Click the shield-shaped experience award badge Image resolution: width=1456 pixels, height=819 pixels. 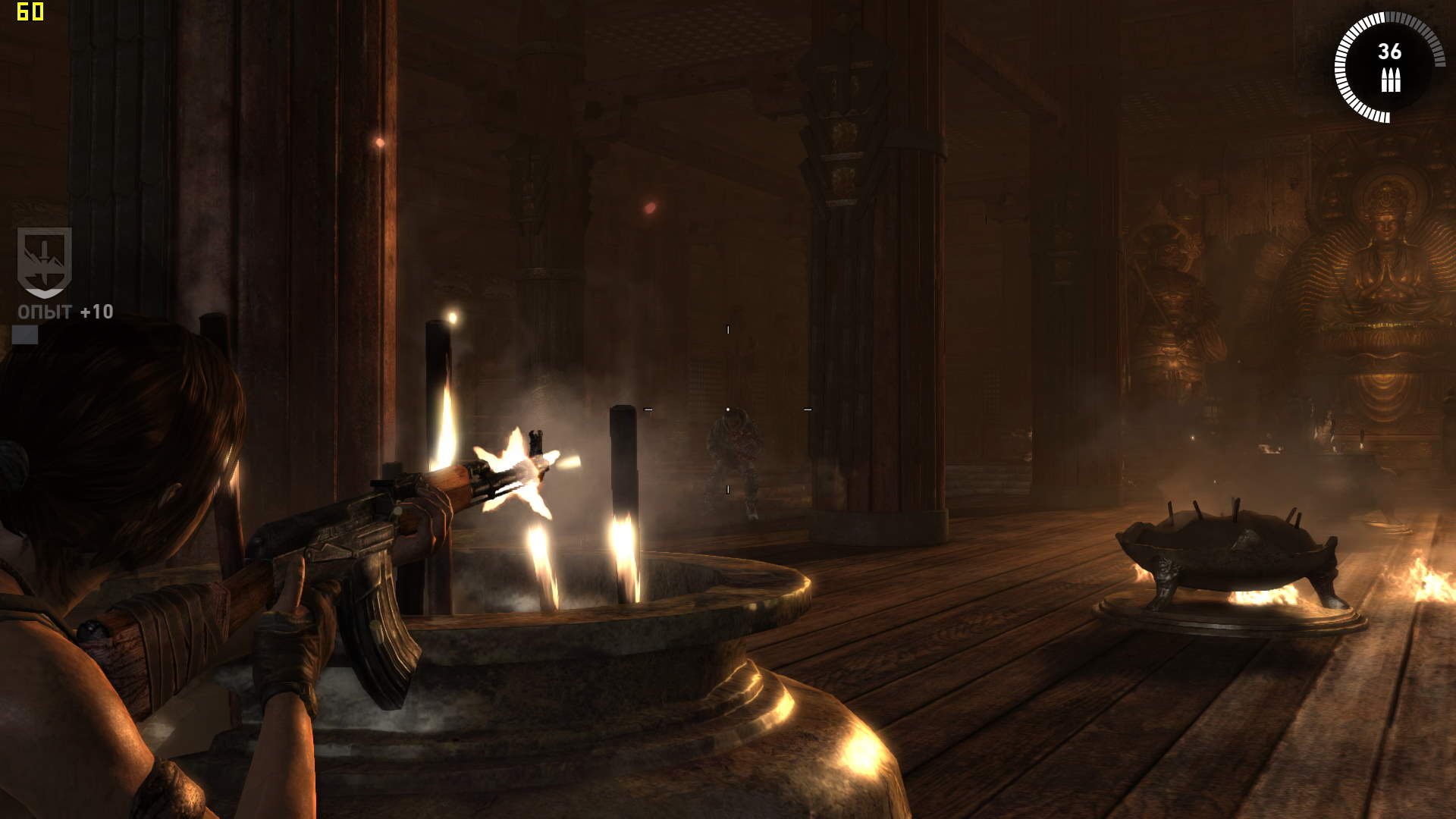(45, 262)
